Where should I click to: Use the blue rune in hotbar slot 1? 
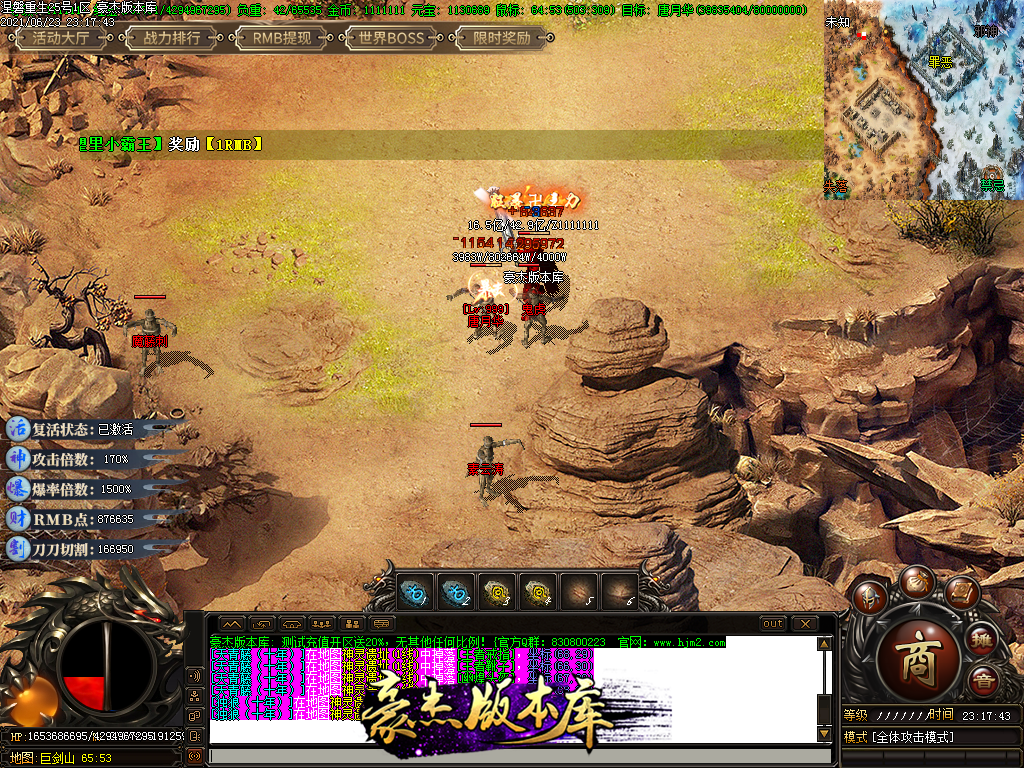coord(416,591)
